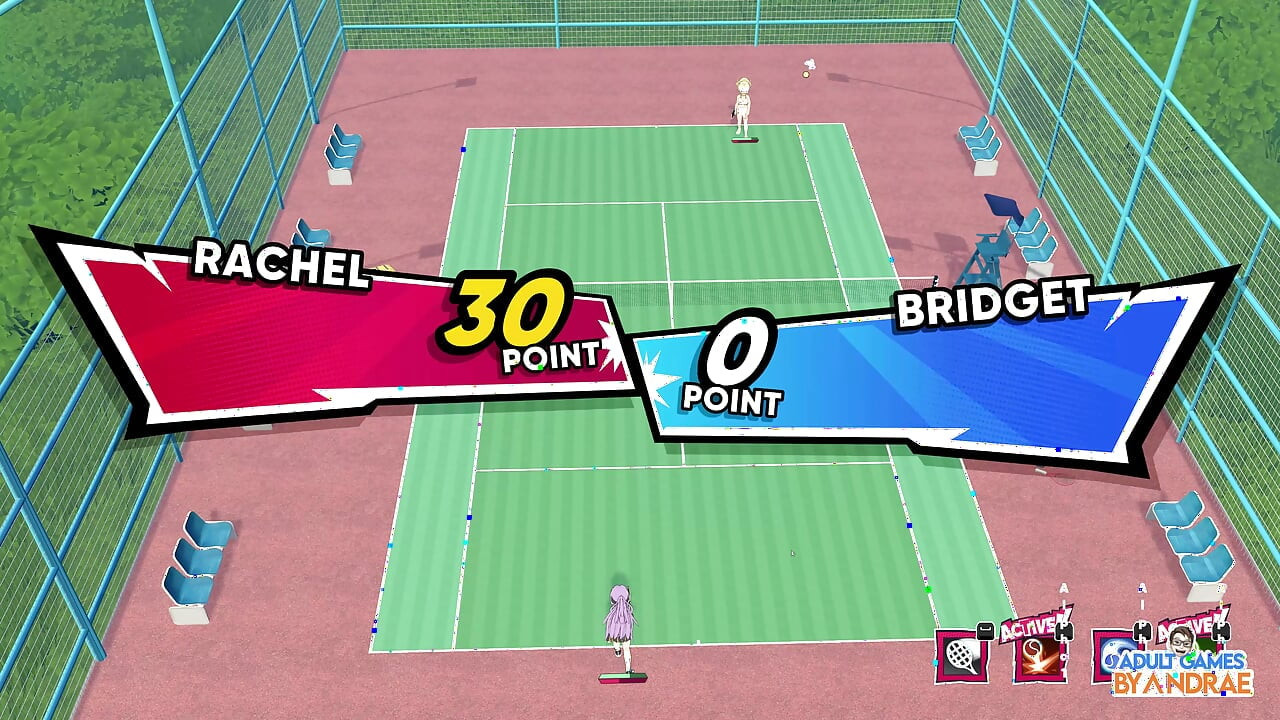Select the tennis racket skill icon
The width and height of the screenshot is (1280, 720).
[961, 656]
